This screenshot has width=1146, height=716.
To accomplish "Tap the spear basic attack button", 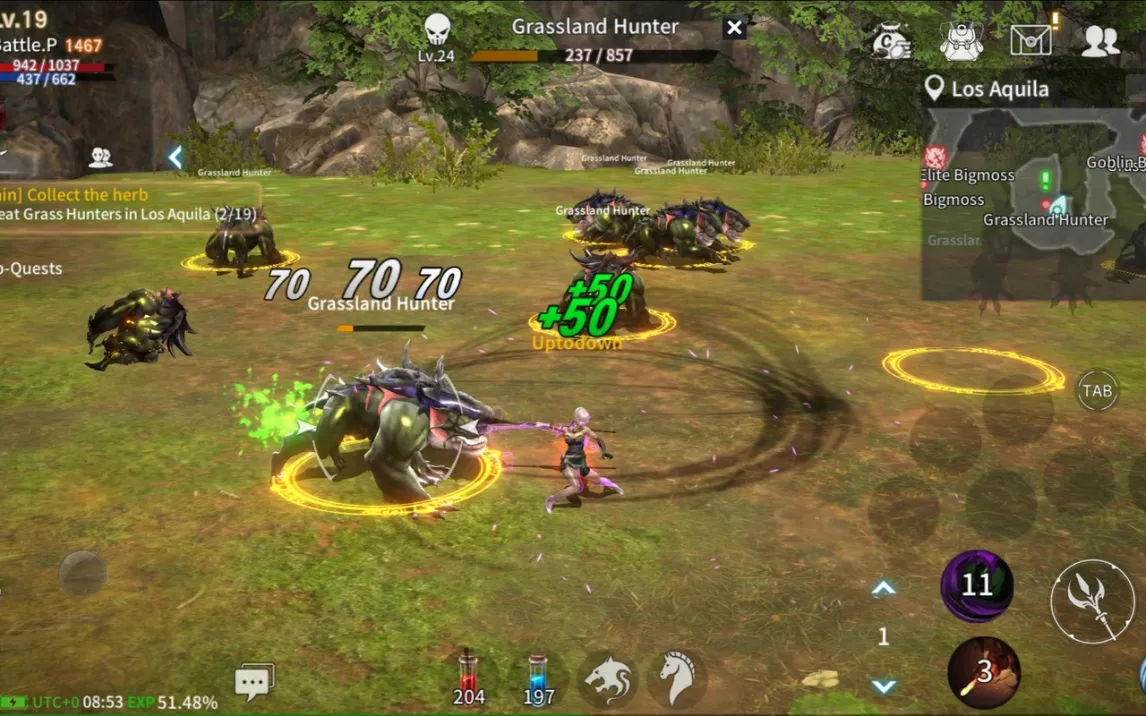I will (x=1092, y=601).
